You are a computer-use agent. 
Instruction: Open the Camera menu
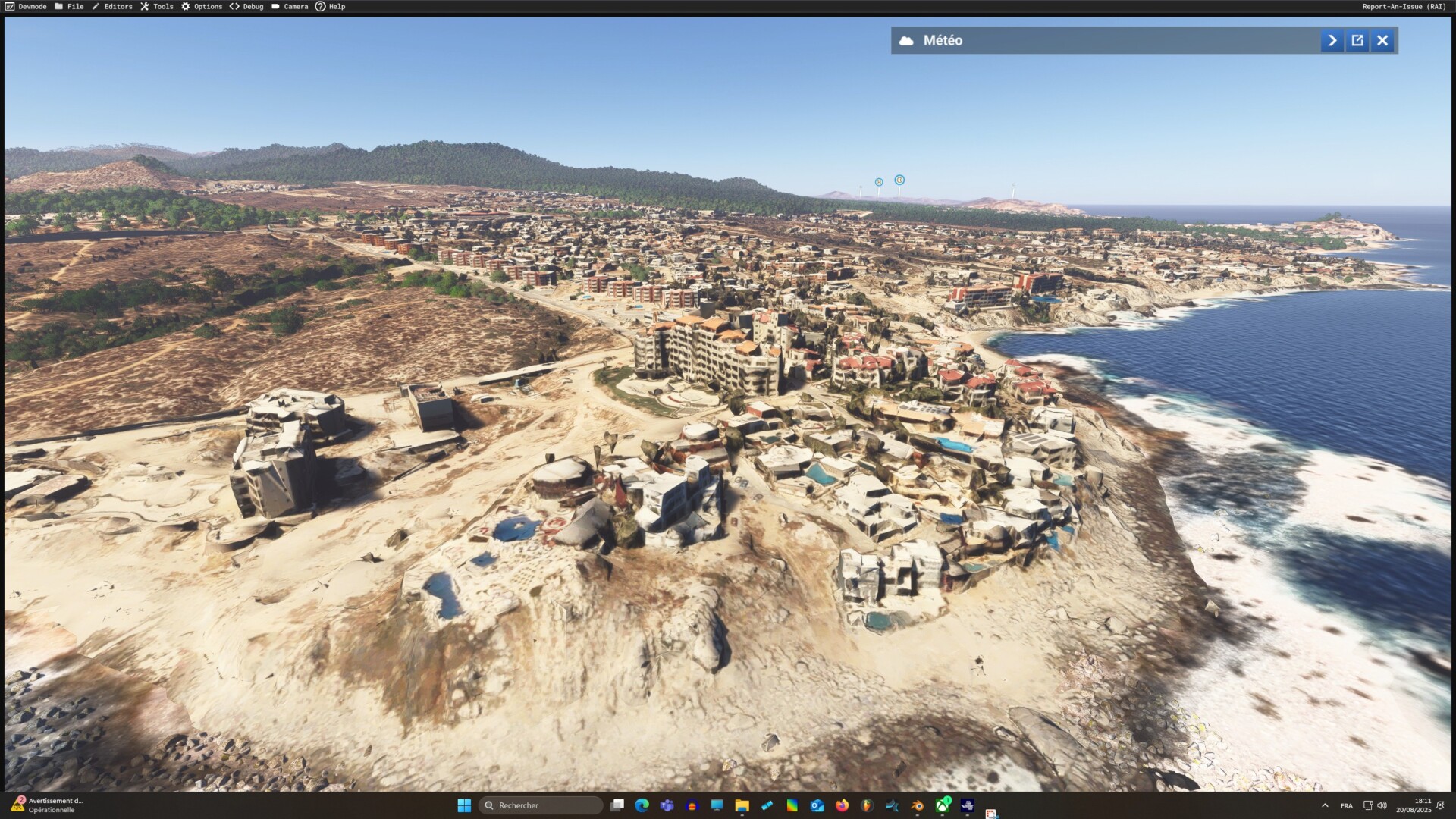pyautogui.click(x=290, y=6)
